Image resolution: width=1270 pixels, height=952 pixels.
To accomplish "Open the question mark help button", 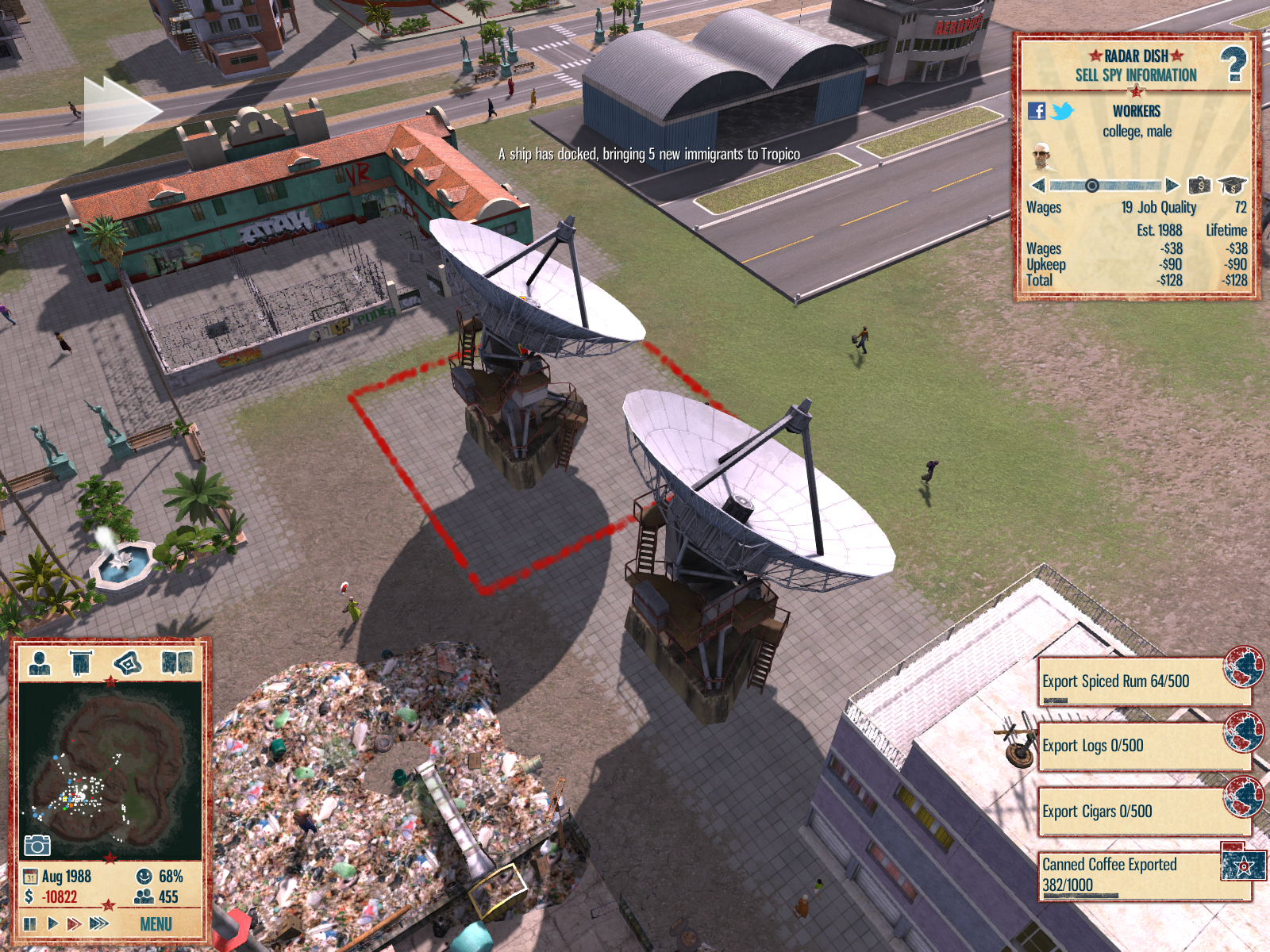I will 1233,64.
